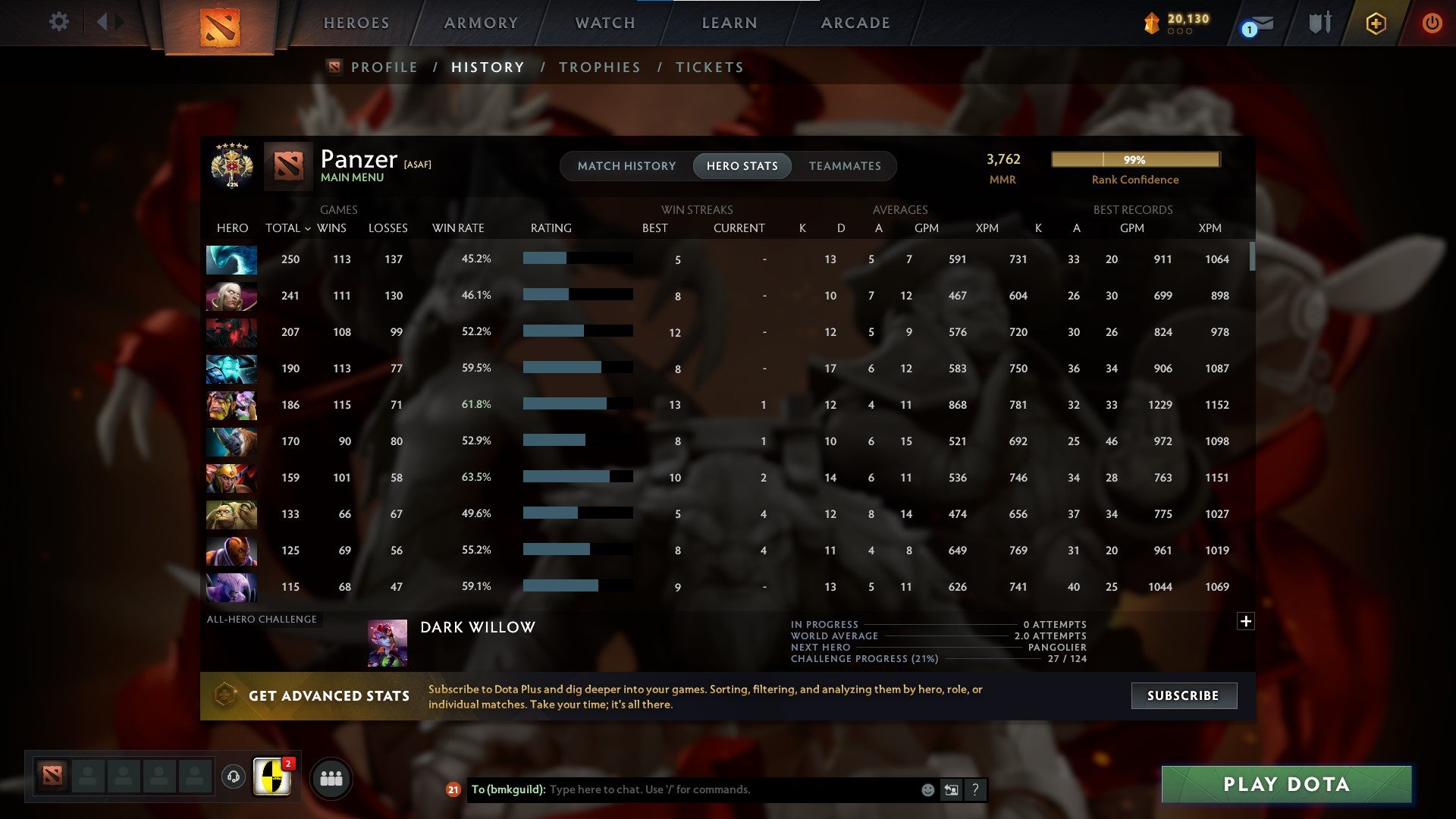This screenshot has height=819, width=1456.
Task: Open the emoticon picker beside the chat box
Action: click(927, 789)
